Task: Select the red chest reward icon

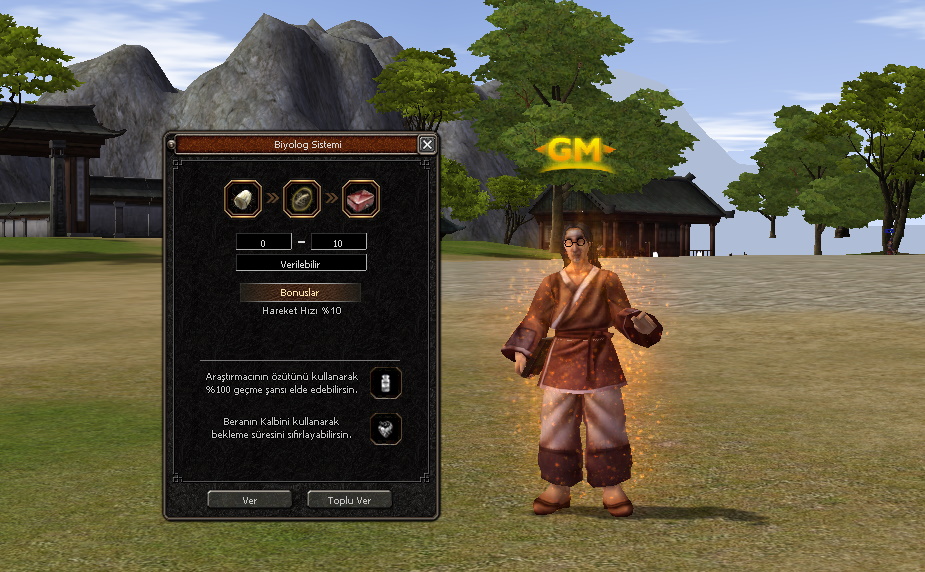Action: tap(361, 198)
